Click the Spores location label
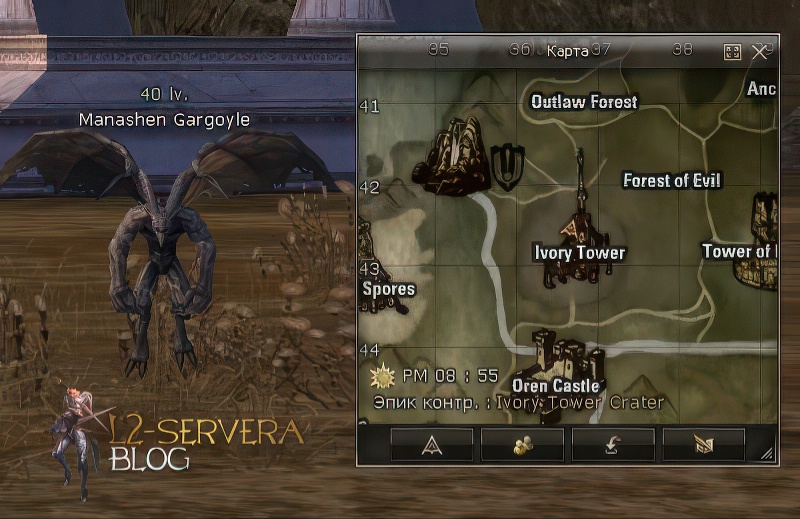 click(x=388, y=289)
